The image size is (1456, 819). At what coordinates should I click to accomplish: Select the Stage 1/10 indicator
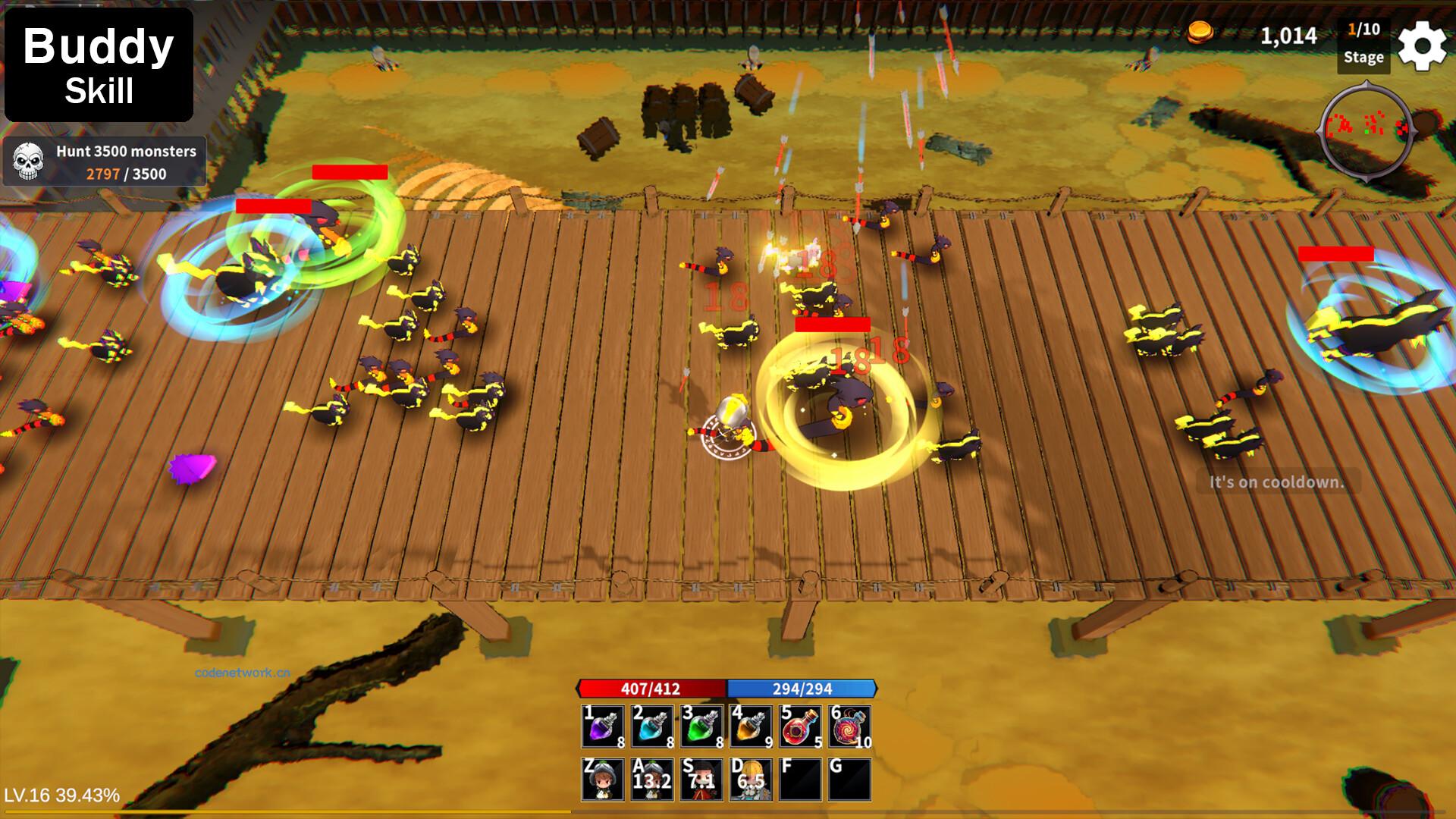(1363, 44)
